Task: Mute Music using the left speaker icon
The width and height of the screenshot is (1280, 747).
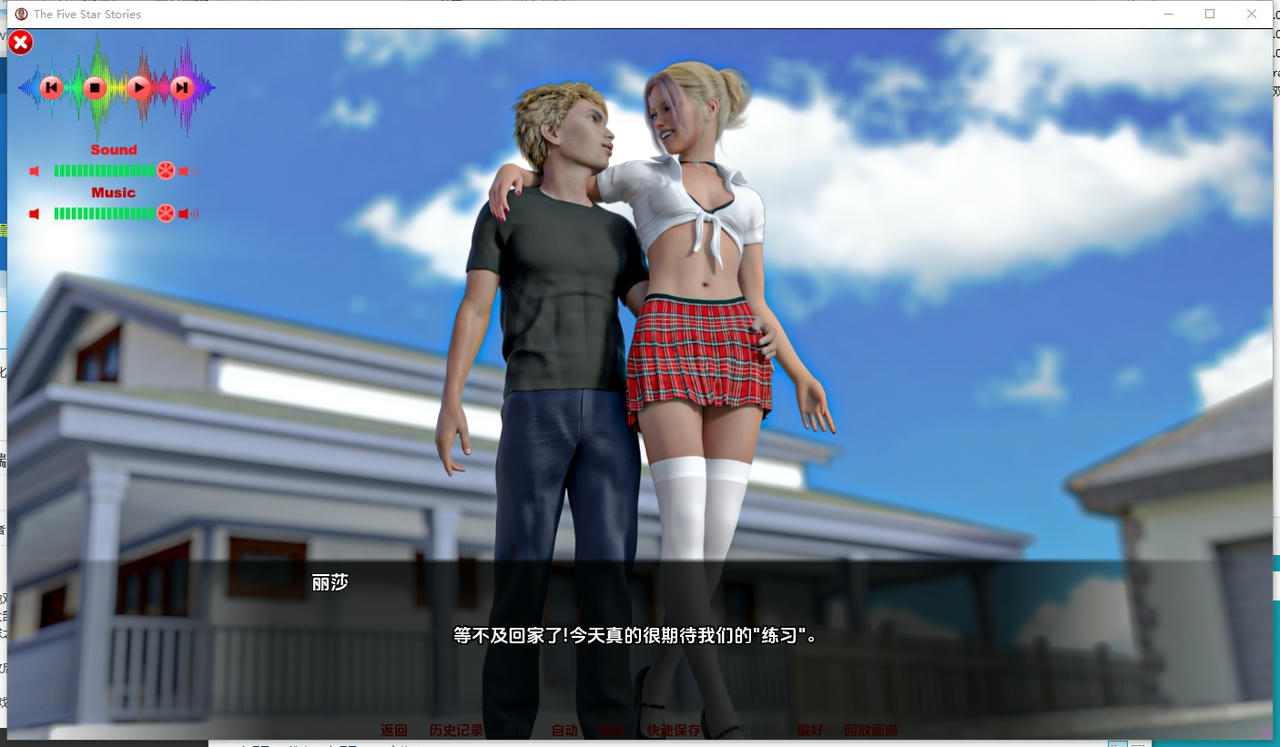Action: pyautogui.click(x=33, y=213)
